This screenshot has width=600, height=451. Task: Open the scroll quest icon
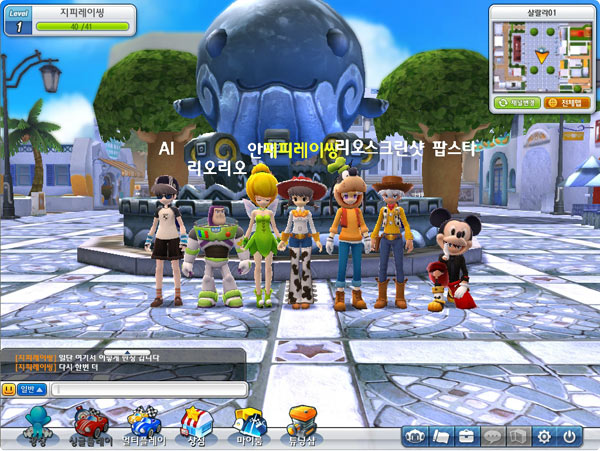point(441,436)
